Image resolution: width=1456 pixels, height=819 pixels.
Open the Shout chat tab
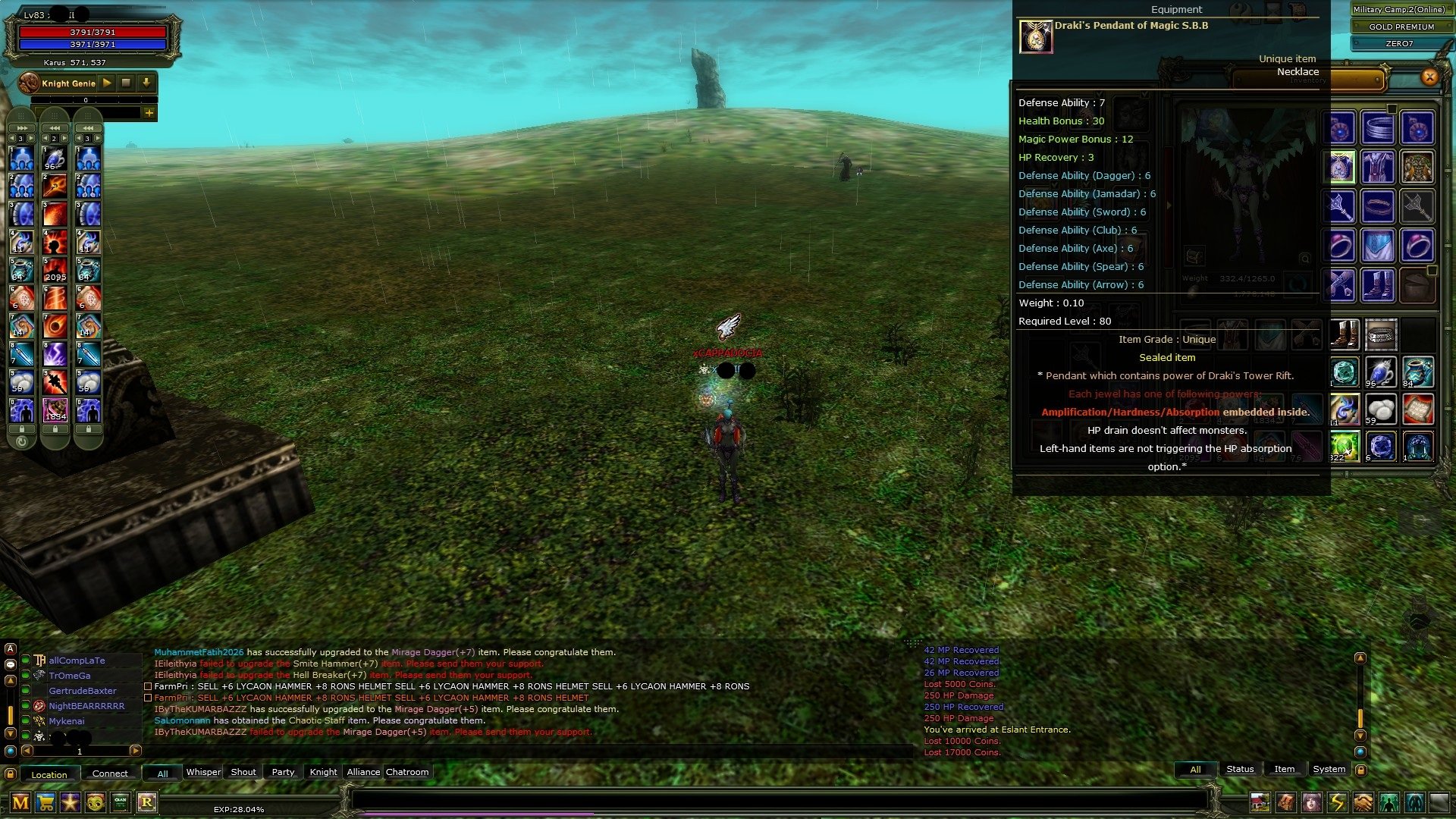click(243, 772)
